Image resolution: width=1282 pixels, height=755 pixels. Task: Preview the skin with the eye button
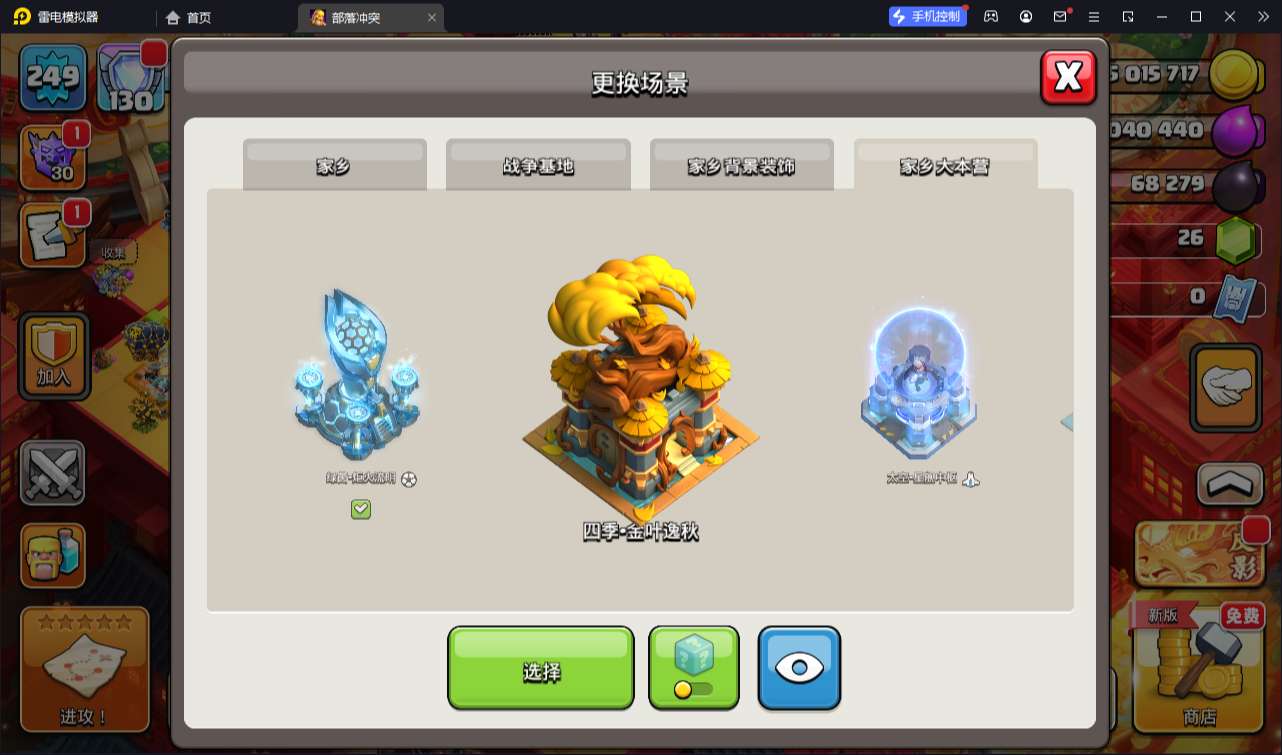(x=799, y=668)
